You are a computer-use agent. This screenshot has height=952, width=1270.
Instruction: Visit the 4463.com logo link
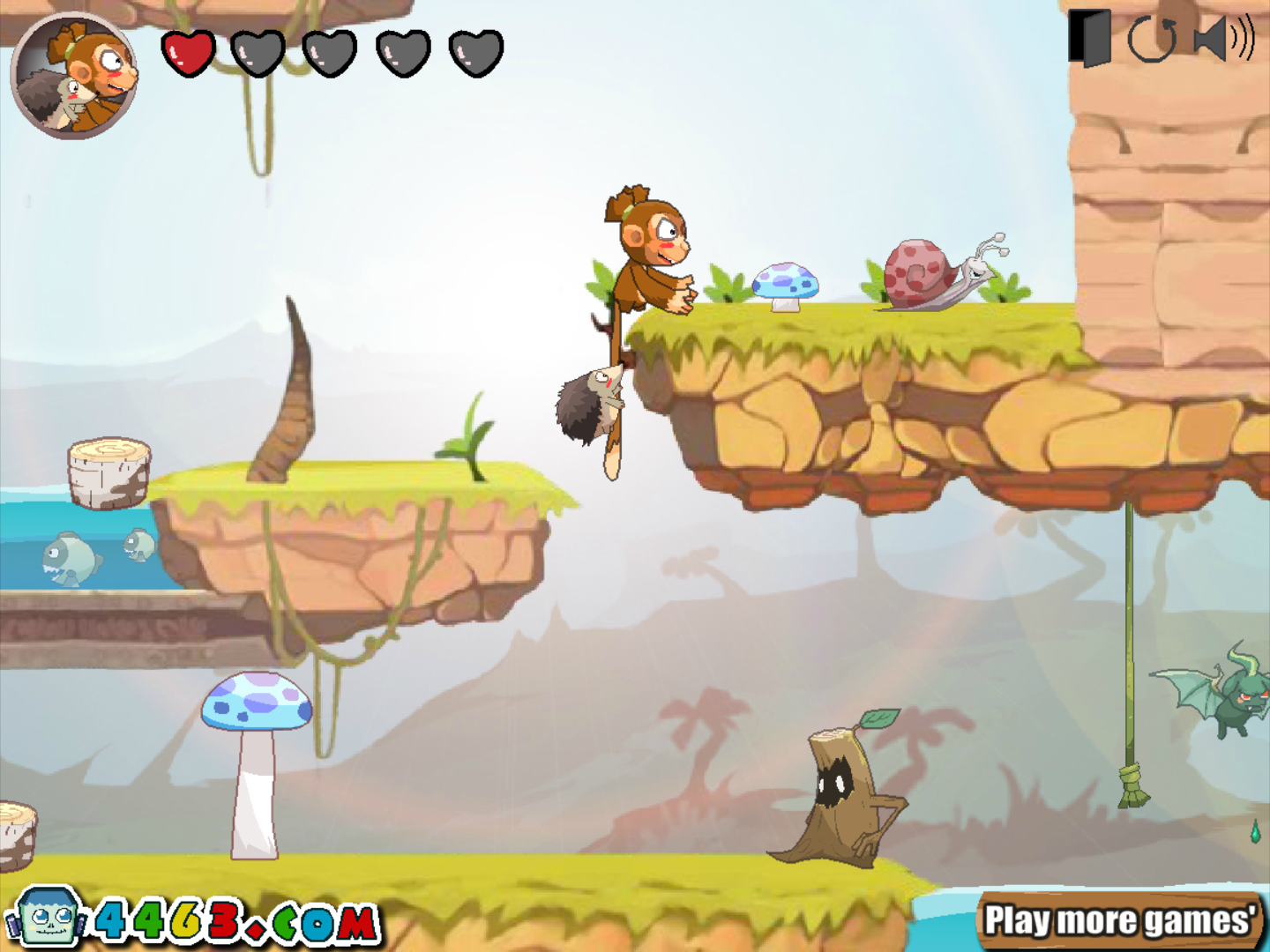pos(194,921)
